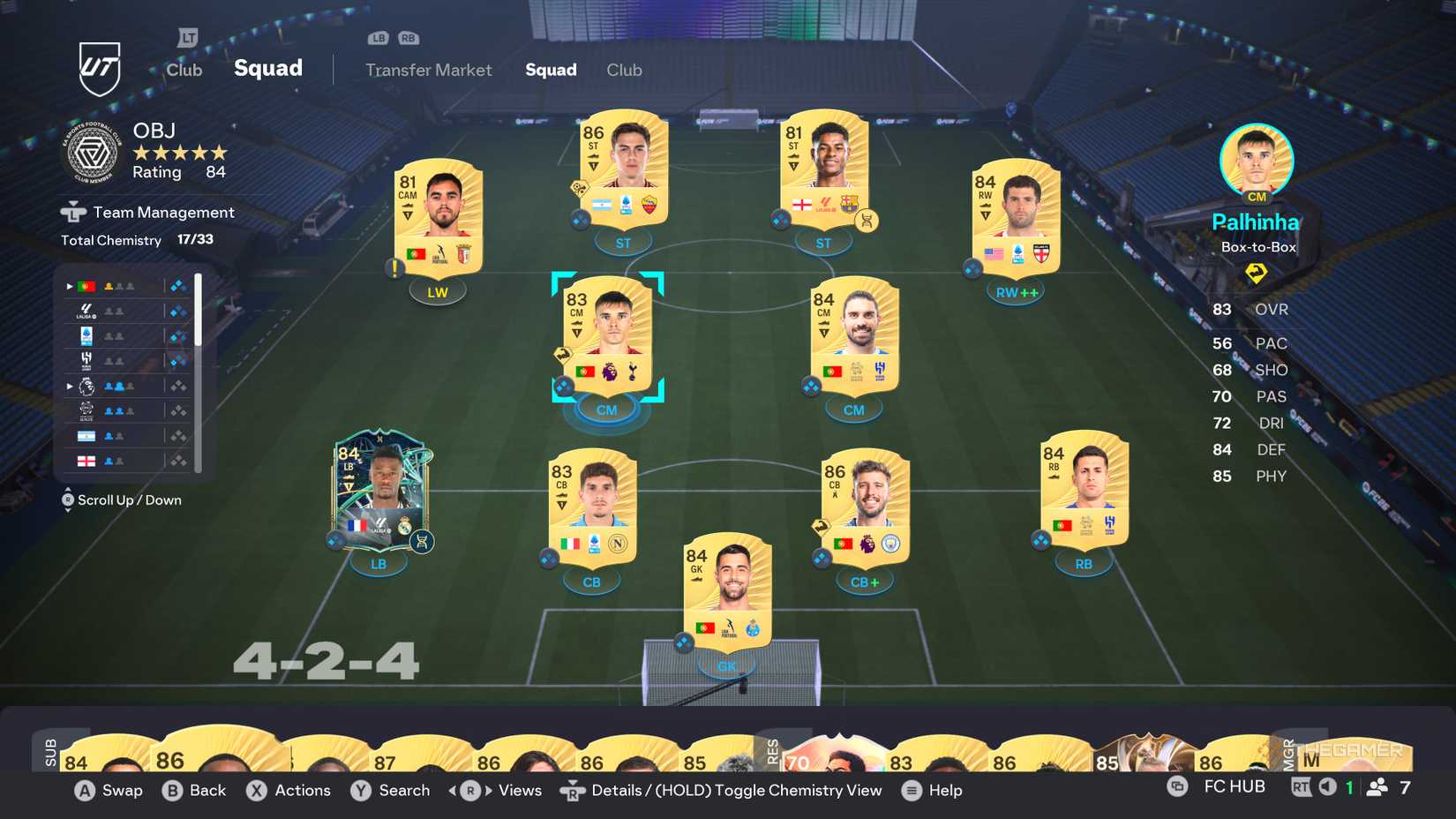Screen dimensions: 1456x819
Task: Expand the Portugal chemistry row arrow
Action: pos(70,286)
